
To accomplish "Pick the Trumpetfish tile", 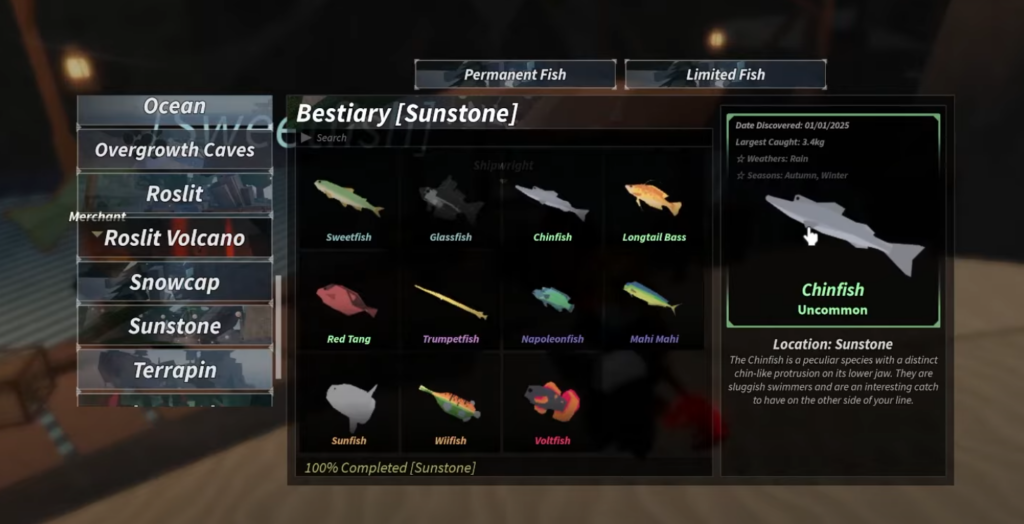I will [x=450, y=307].
